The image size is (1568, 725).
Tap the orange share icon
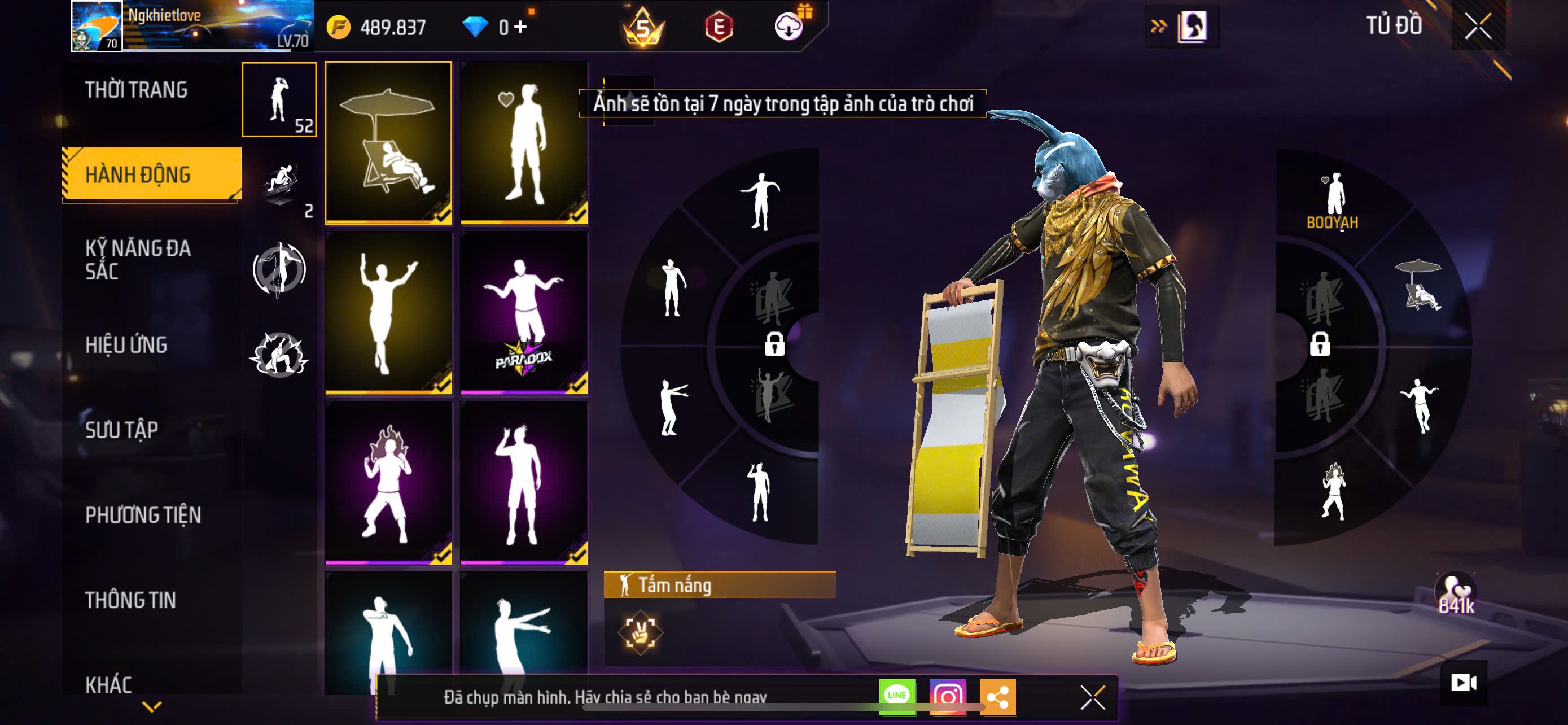pos(997,696)
